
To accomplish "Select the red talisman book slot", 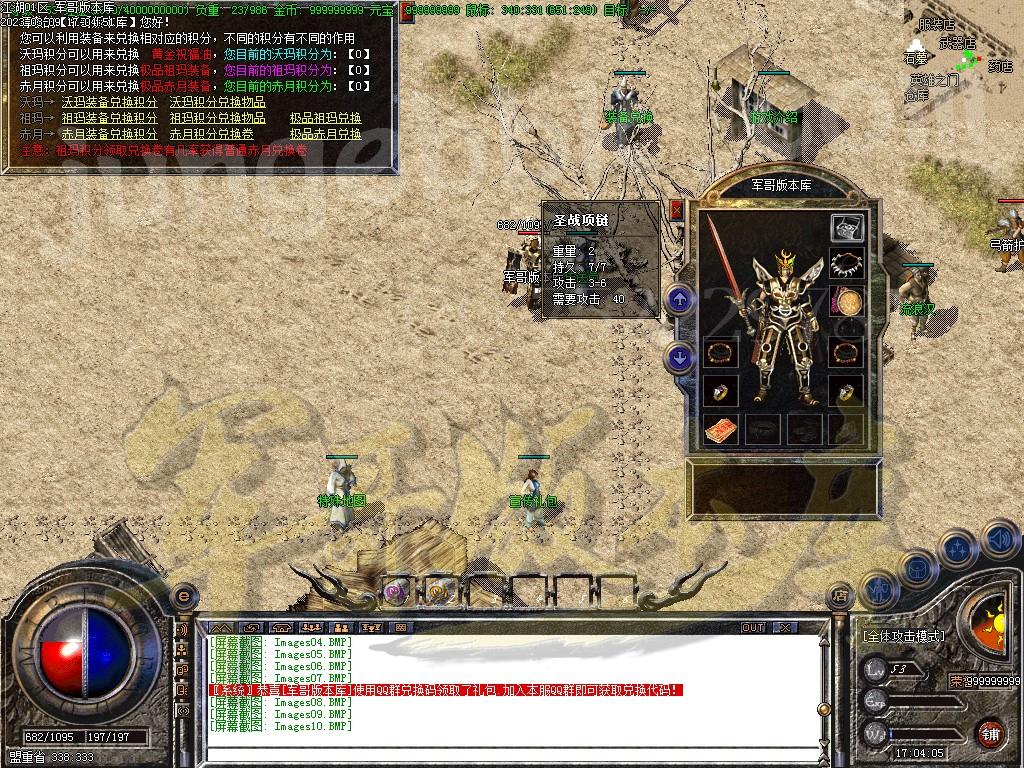I will pos(720,430).
